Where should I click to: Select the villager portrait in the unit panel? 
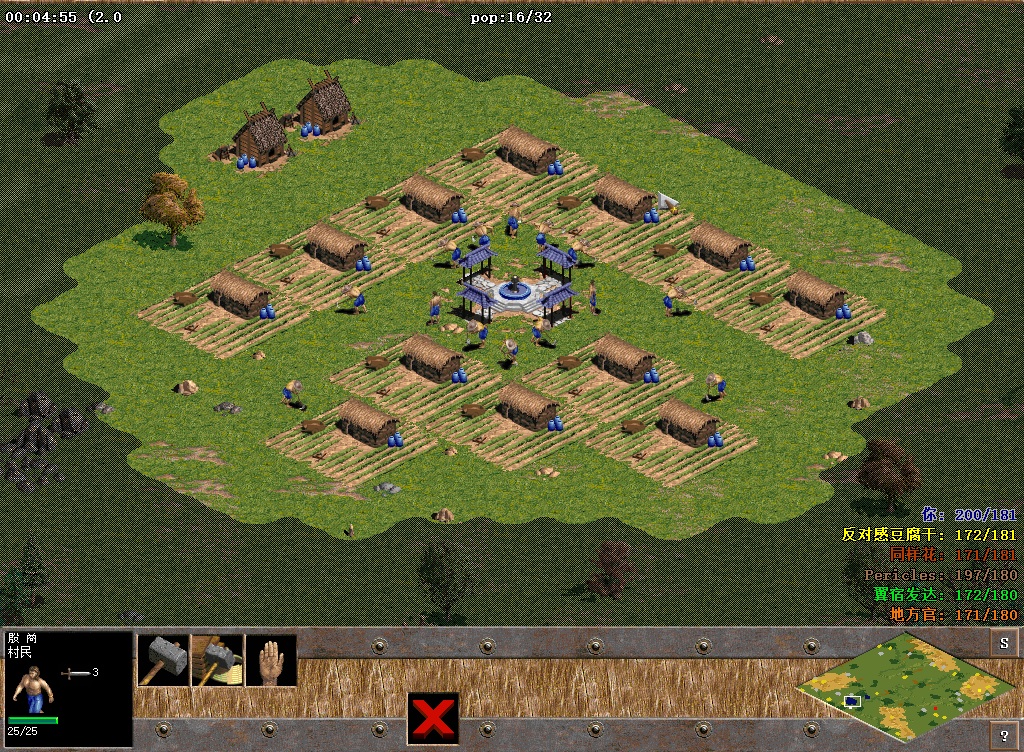pos(32,688)
